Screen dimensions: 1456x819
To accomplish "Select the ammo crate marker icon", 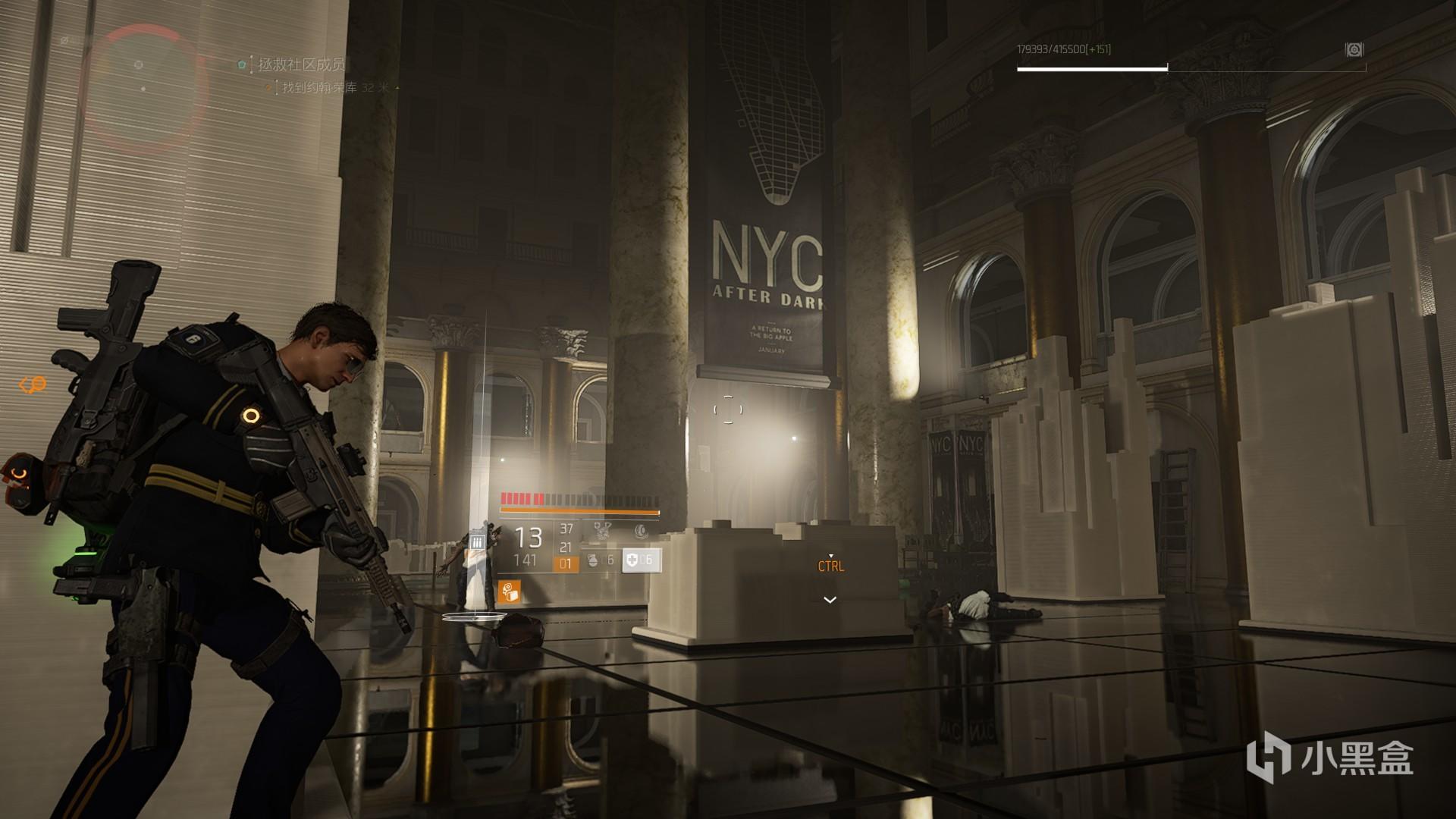I will (477, 541).
